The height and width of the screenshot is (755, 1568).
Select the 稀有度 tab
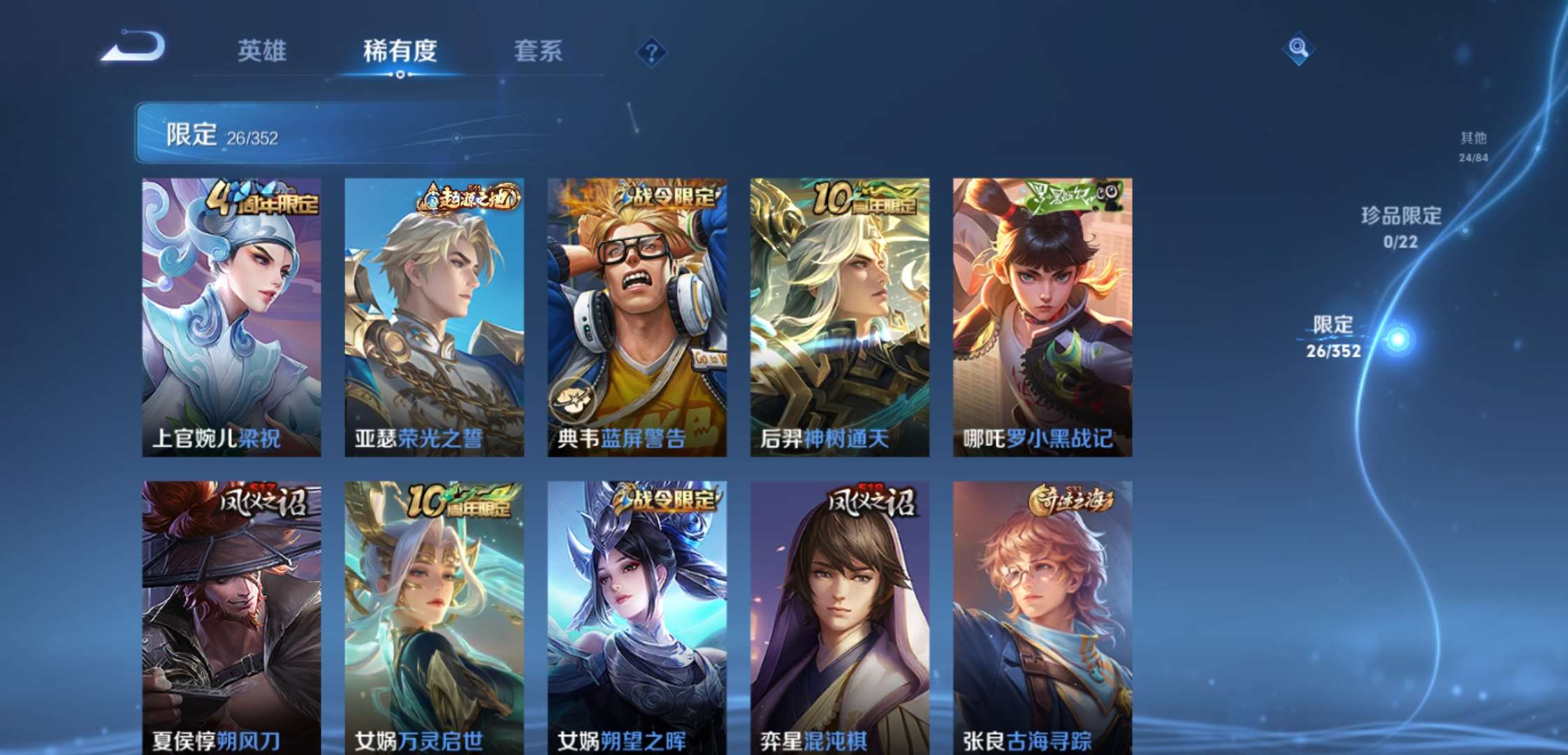399,51
